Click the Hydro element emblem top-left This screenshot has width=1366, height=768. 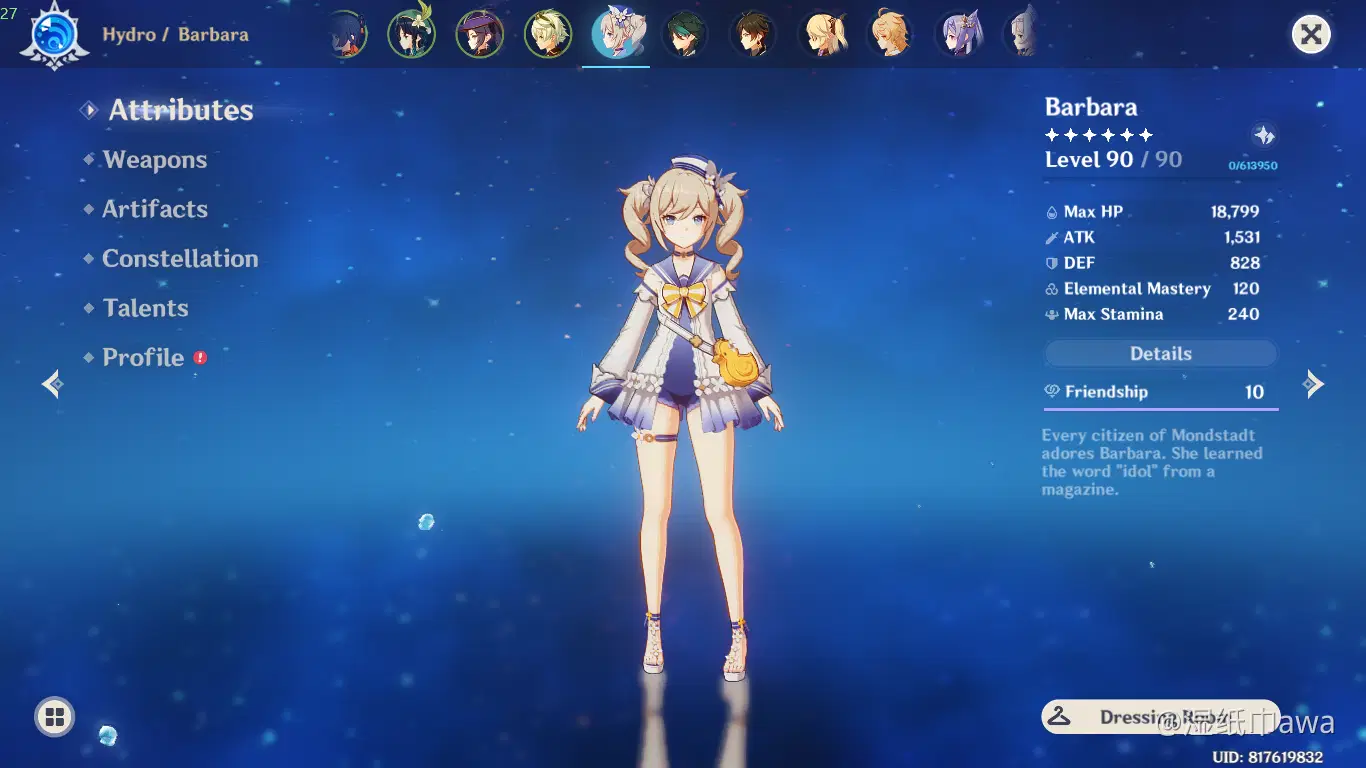[x=55, y=33]
